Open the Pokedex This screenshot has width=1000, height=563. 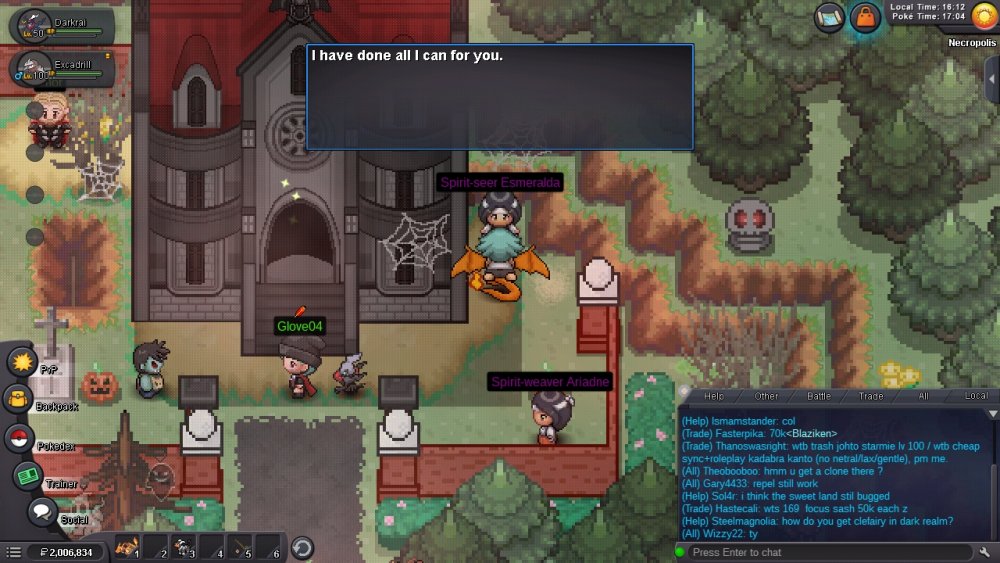pyautogui.click(x=18, y=437)
